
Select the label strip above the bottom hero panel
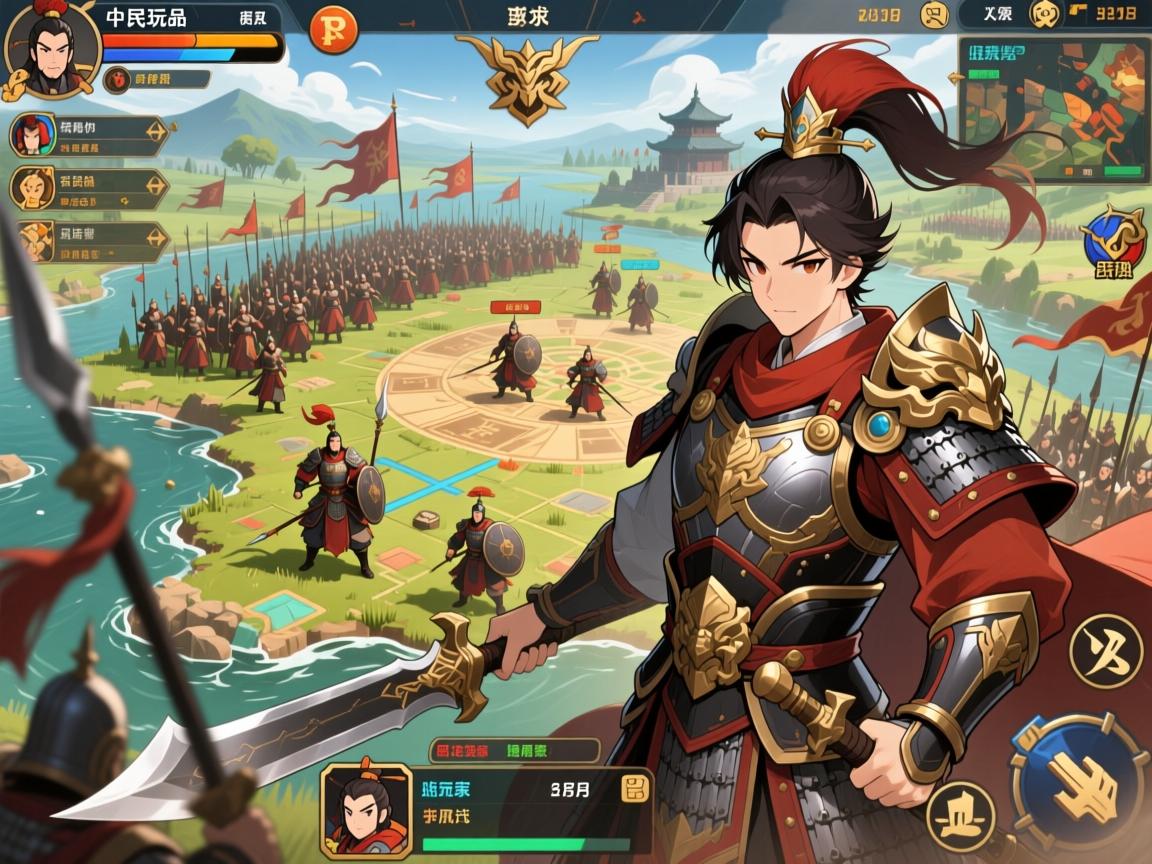[x=513, y=750]
